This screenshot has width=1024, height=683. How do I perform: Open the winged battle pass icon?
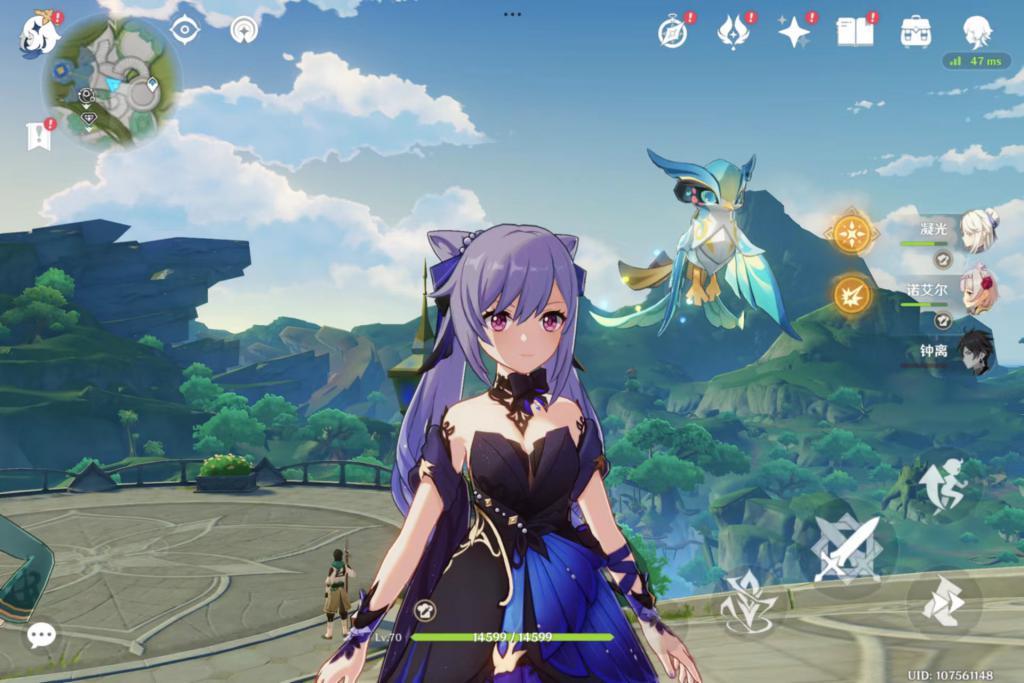click(x=733, y=32)
